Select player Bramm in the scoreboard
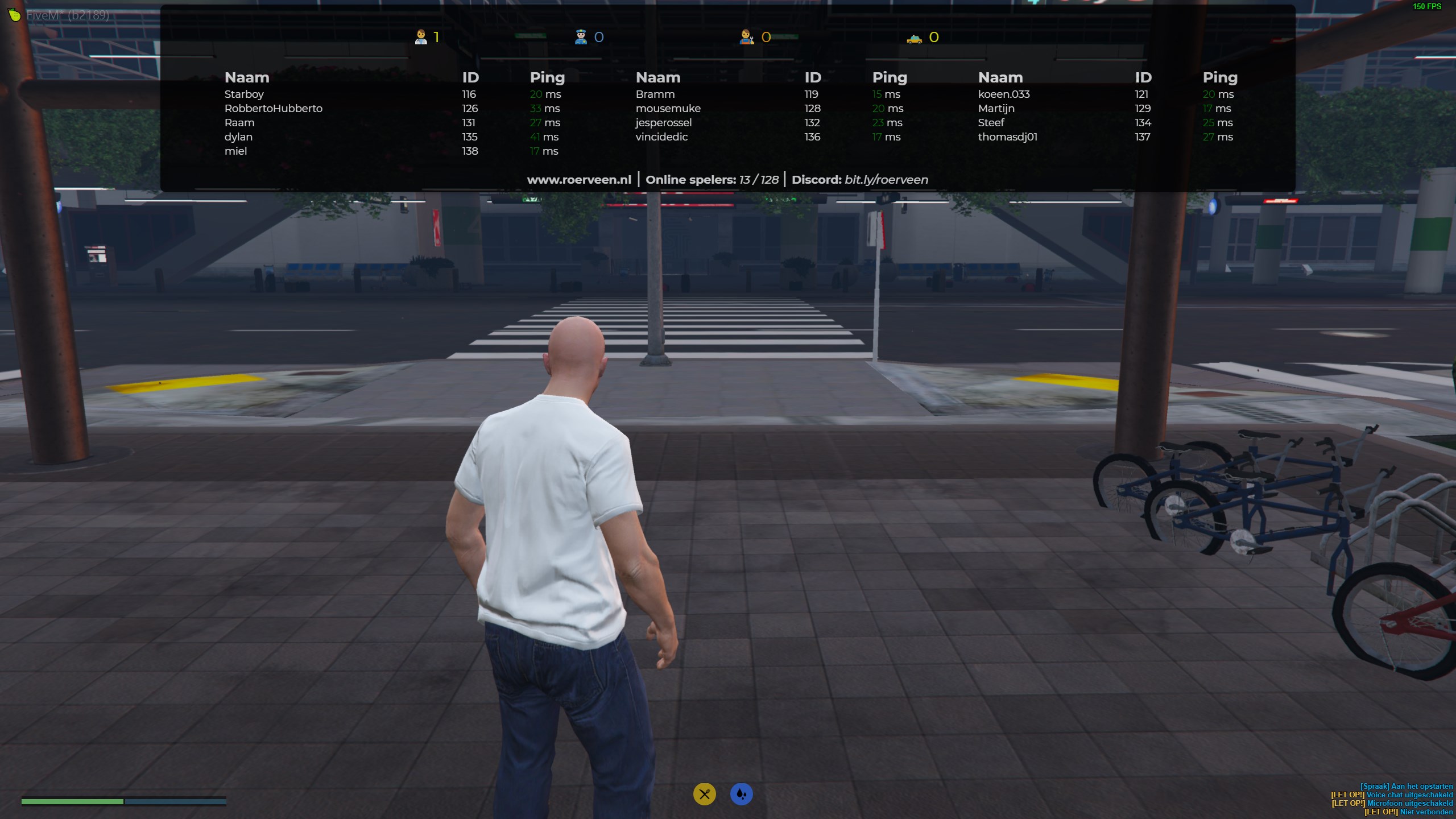The image size is (1456, 819). (655, 94)
